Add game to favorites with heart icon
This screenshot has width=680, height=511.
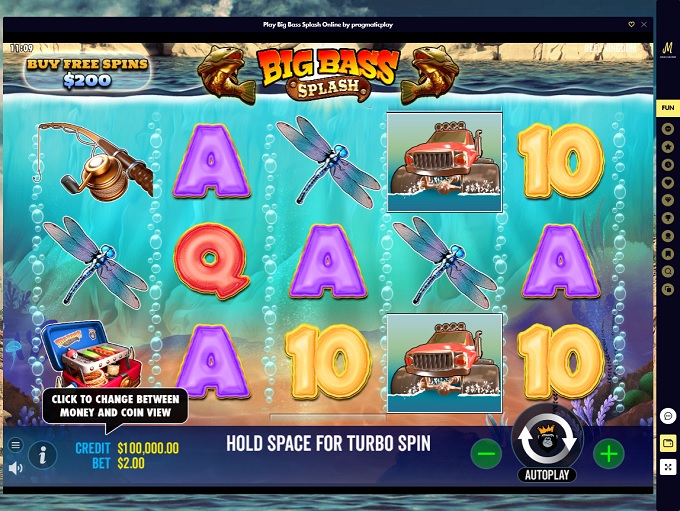click(x=631, y=24)
